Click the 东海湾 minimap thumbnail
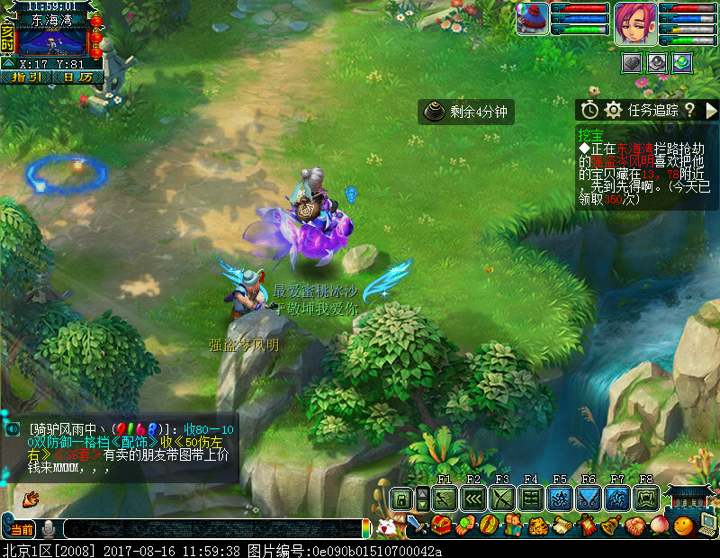This screenshot has height=558, width=720. pos(53,42)
